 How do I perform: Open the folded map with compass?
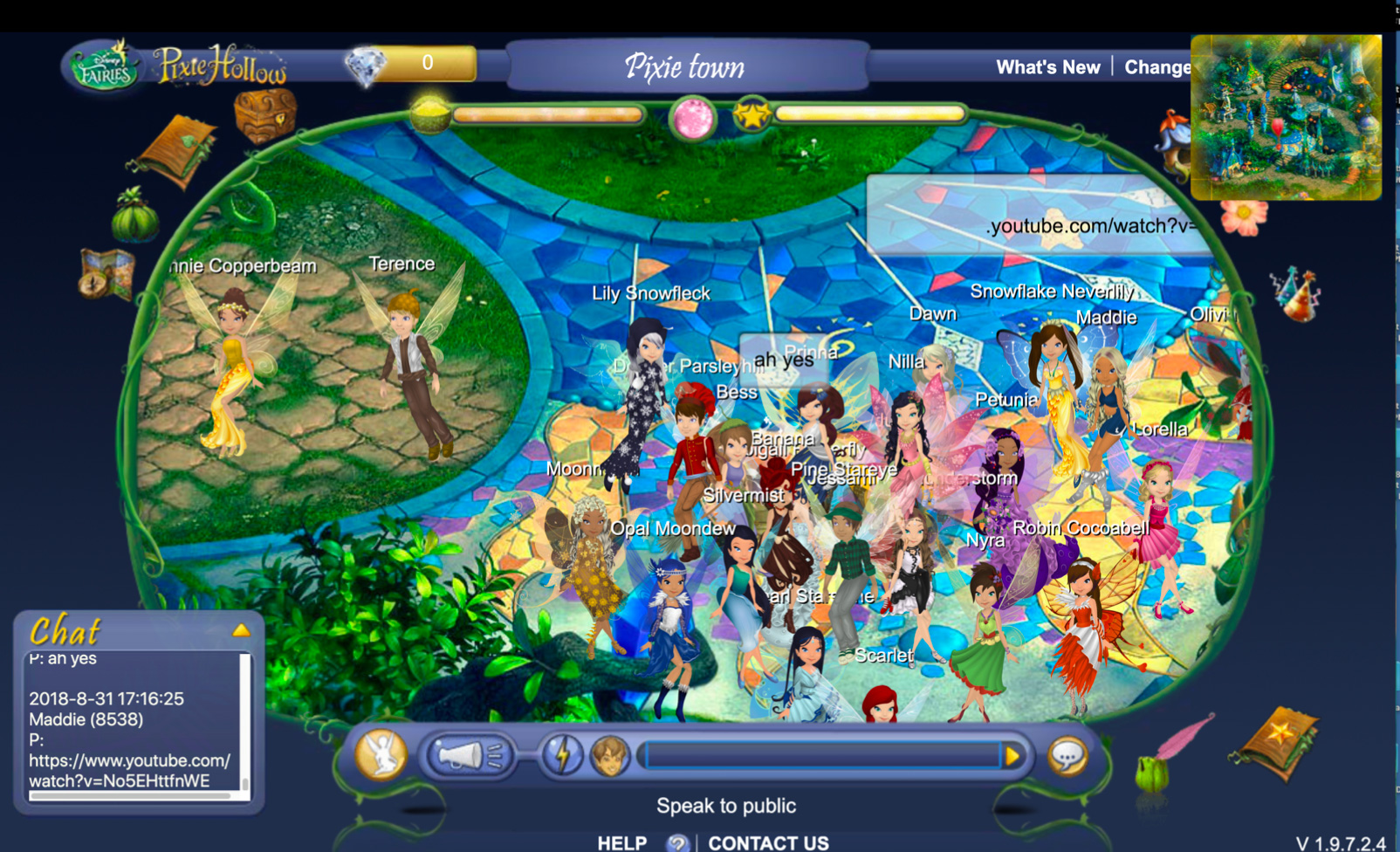pyautogui.click(x=106, y=273)
